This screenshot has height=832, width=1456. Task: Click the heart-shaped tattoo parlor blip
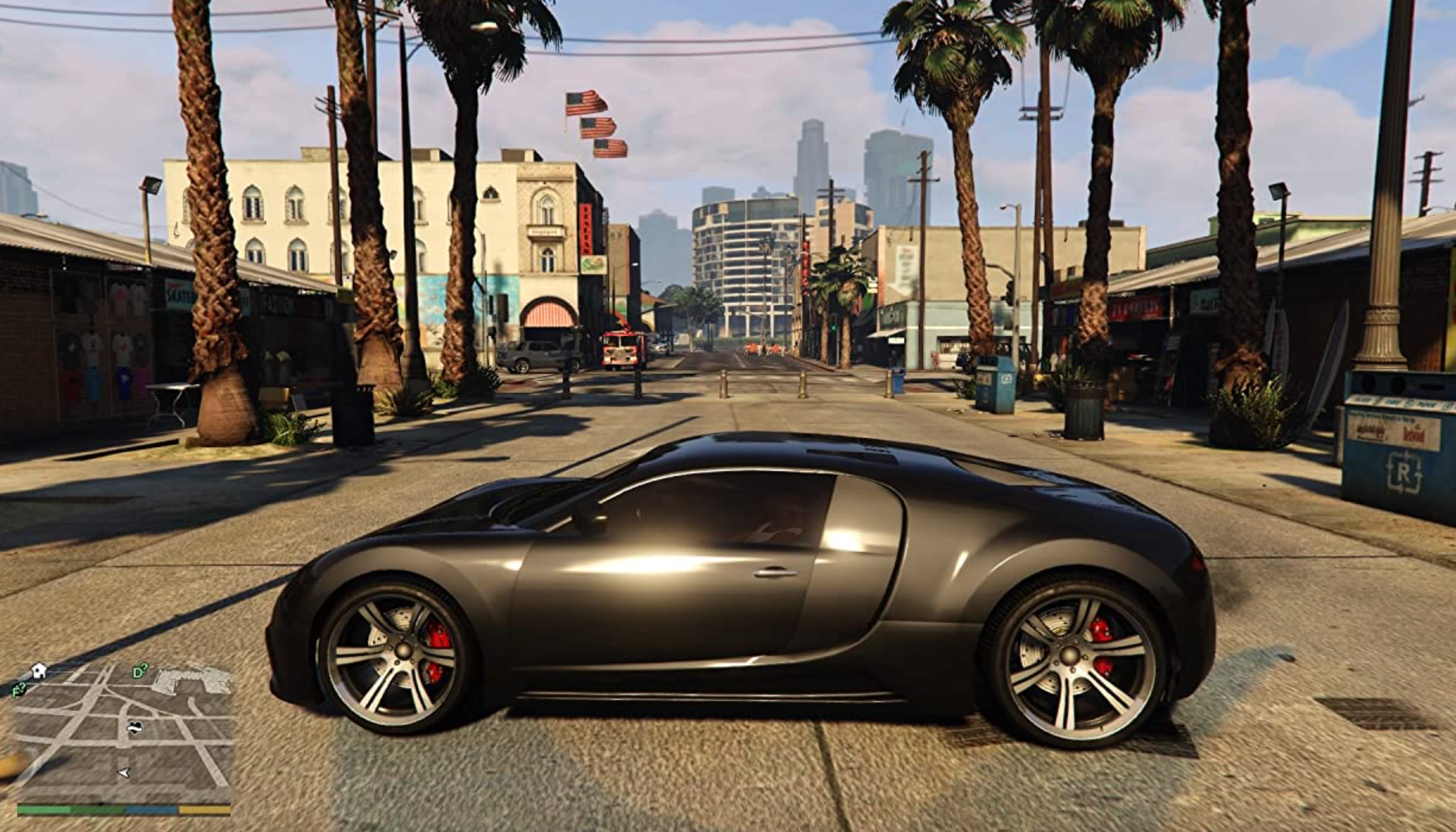(135, 728)
